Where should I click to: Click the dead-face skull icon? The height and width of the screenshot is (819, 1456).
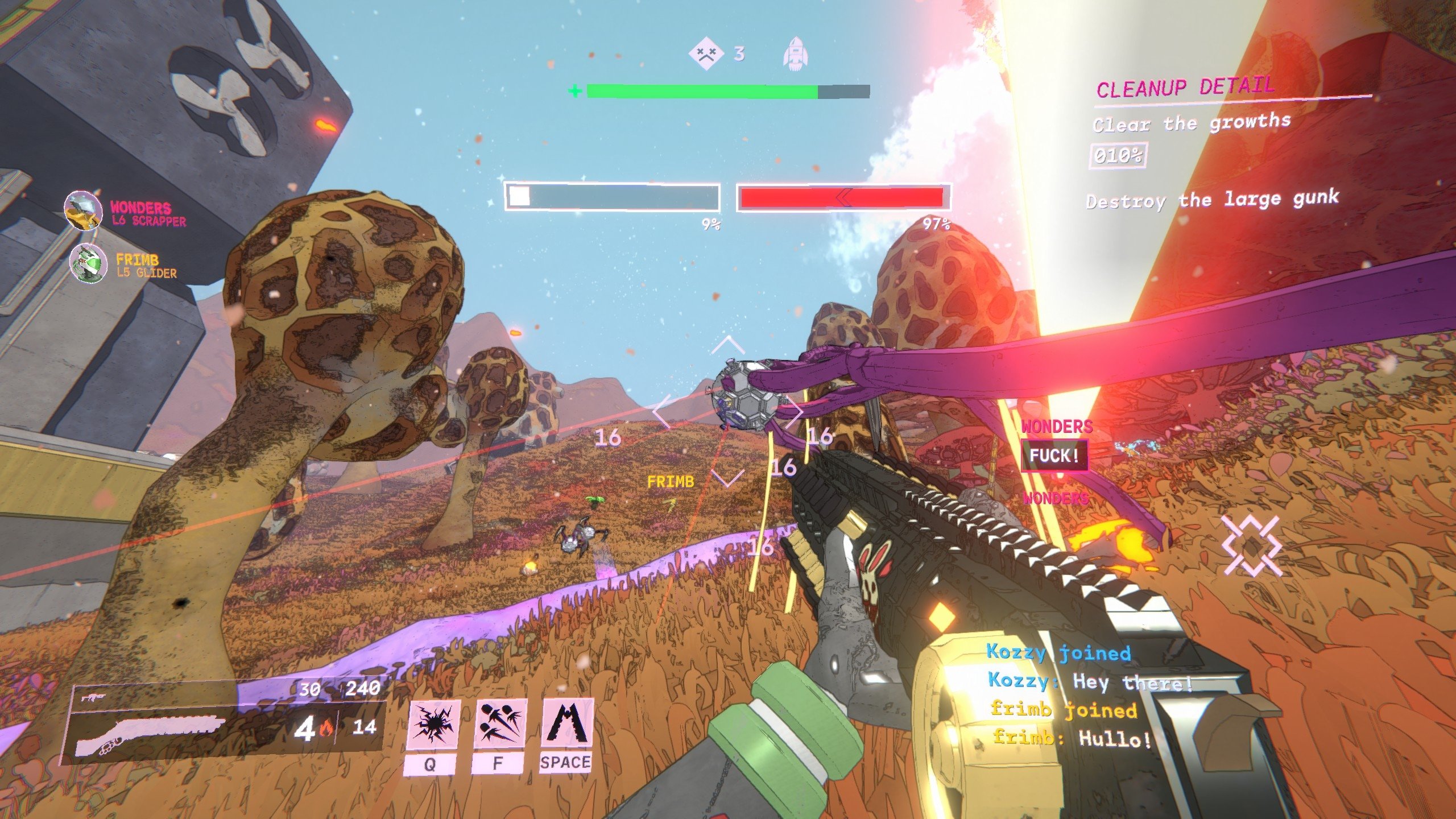point(706,54)
